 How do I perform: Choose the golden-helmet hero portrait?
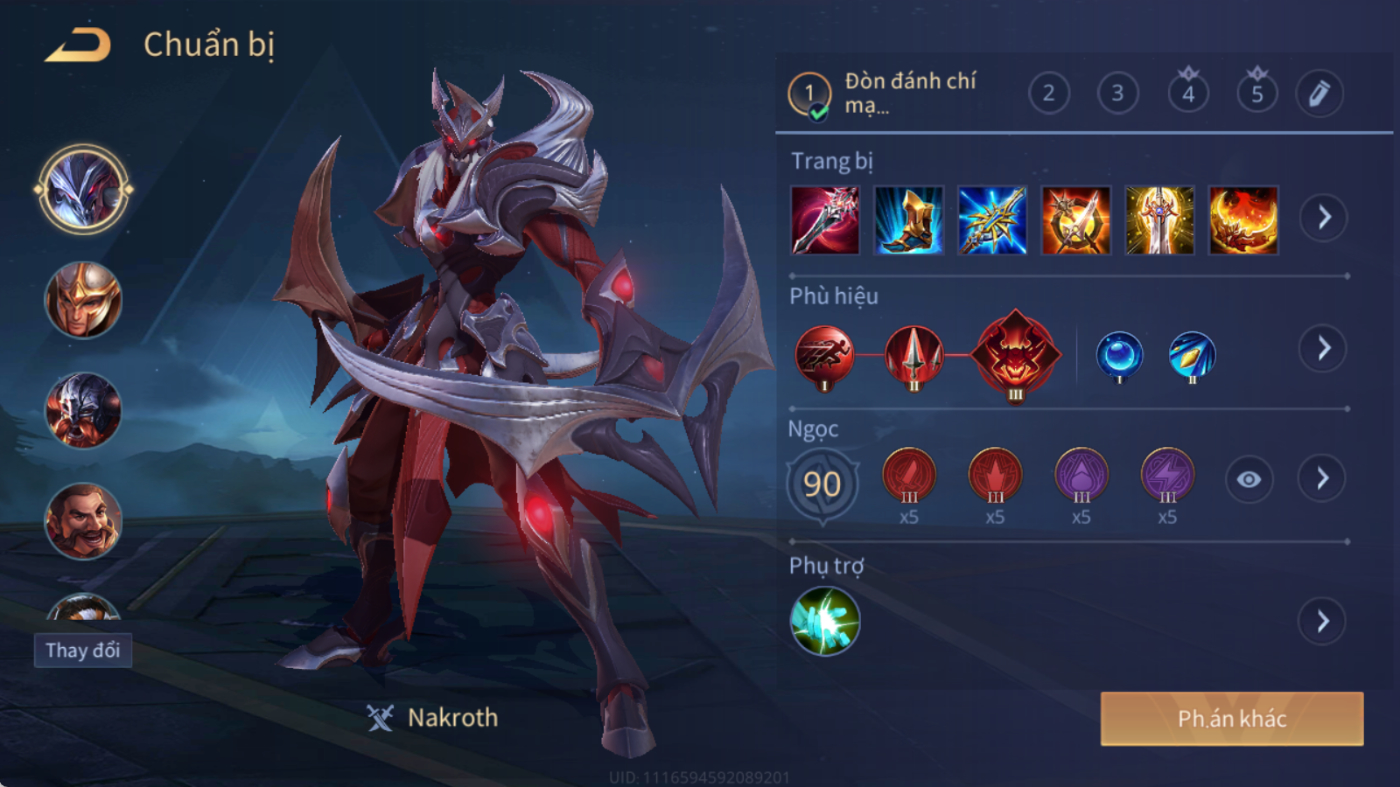83,299
